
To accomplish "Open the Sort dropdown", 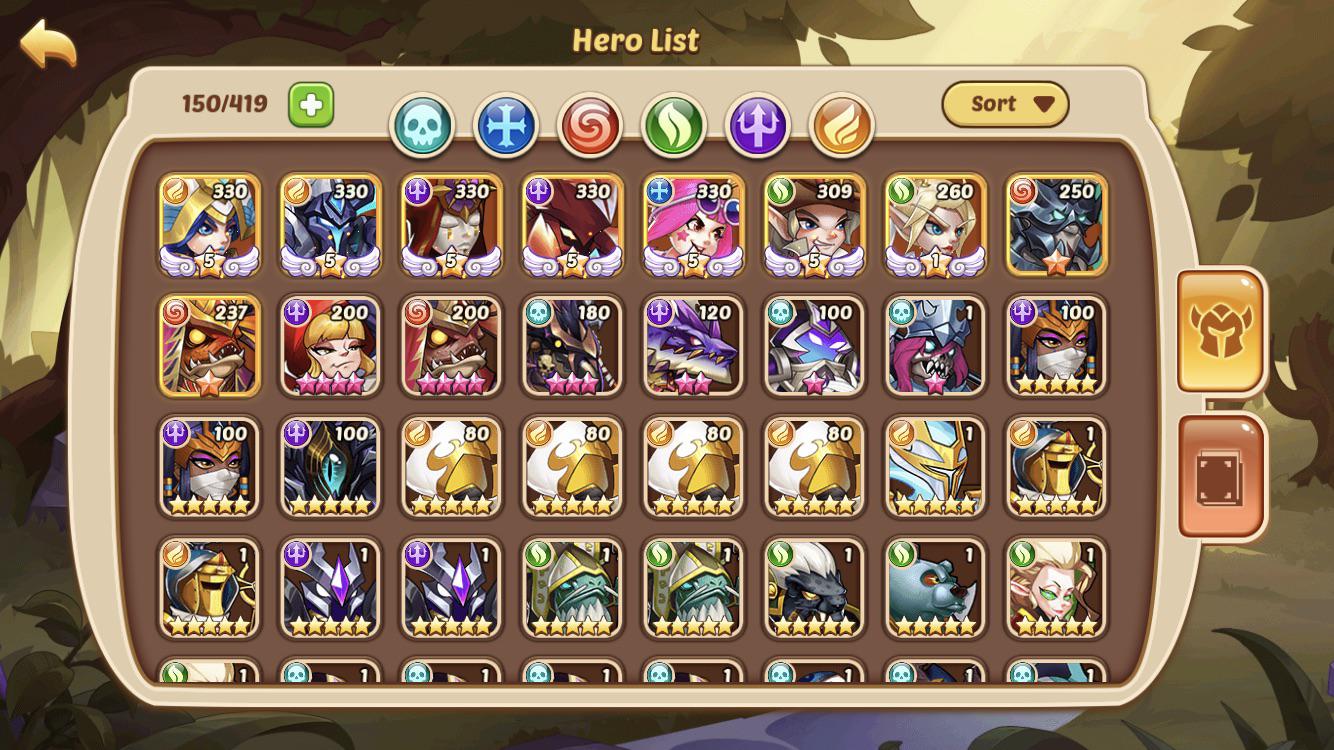I will point(1006,103).
